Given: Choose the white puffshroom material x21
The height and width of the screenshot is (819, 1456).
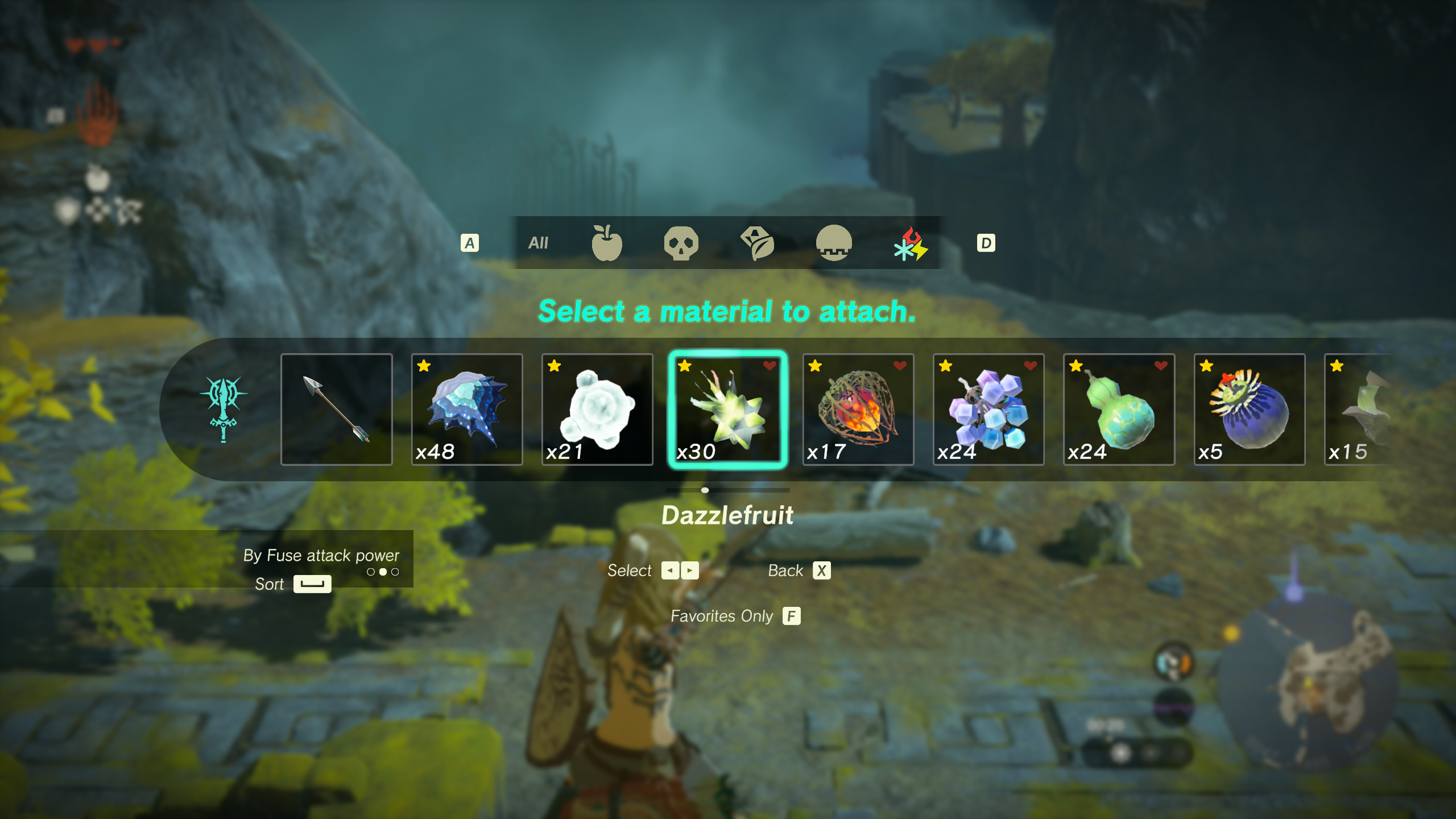Looking at the screenshot, I should (x=597, y=409).
